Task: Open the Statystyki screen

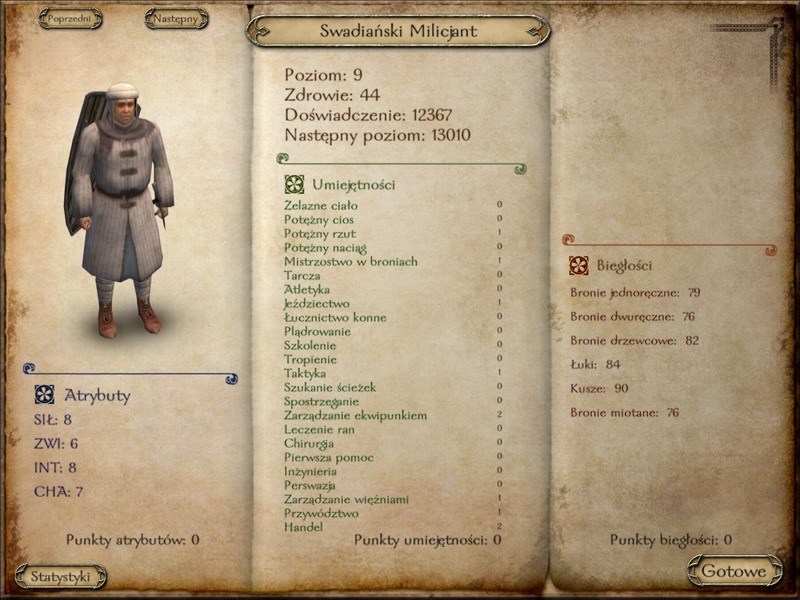Action: pos(61,577)
